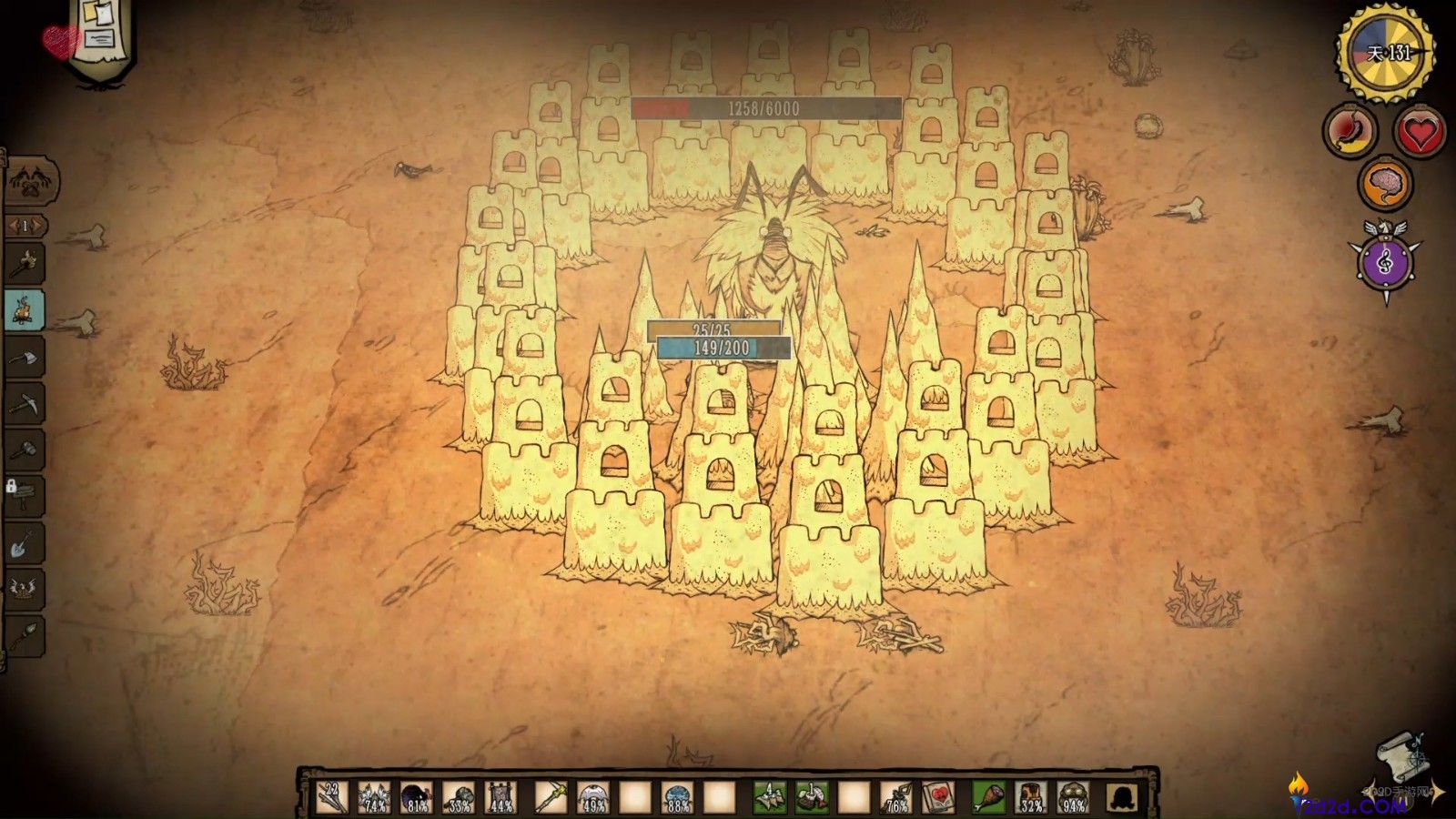Select the bird nest trap recipe

coord(25,588)
